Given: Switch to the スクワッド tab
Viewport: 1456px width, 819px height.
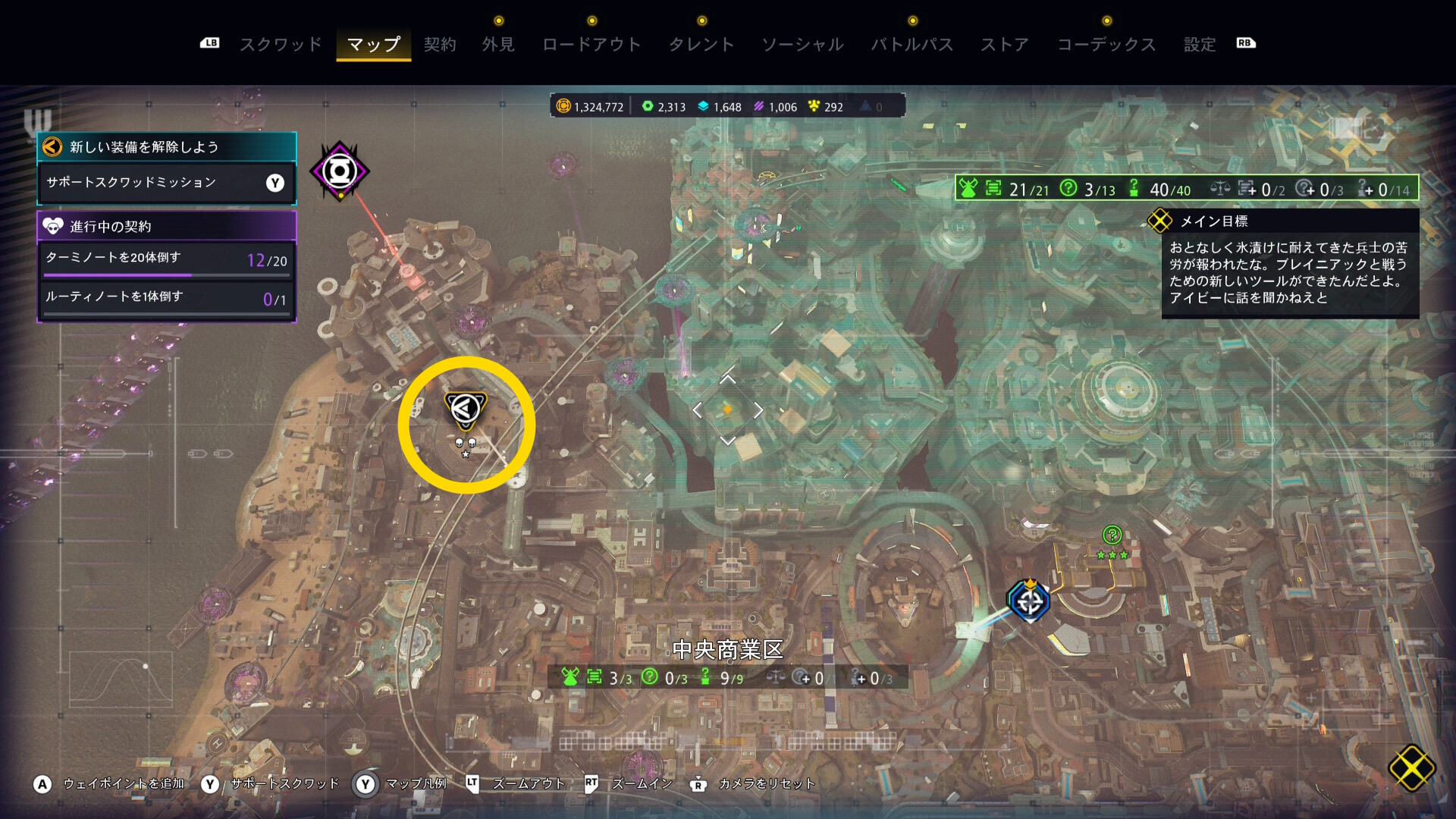Looking at the screenshot, I should tap(281, 45).
